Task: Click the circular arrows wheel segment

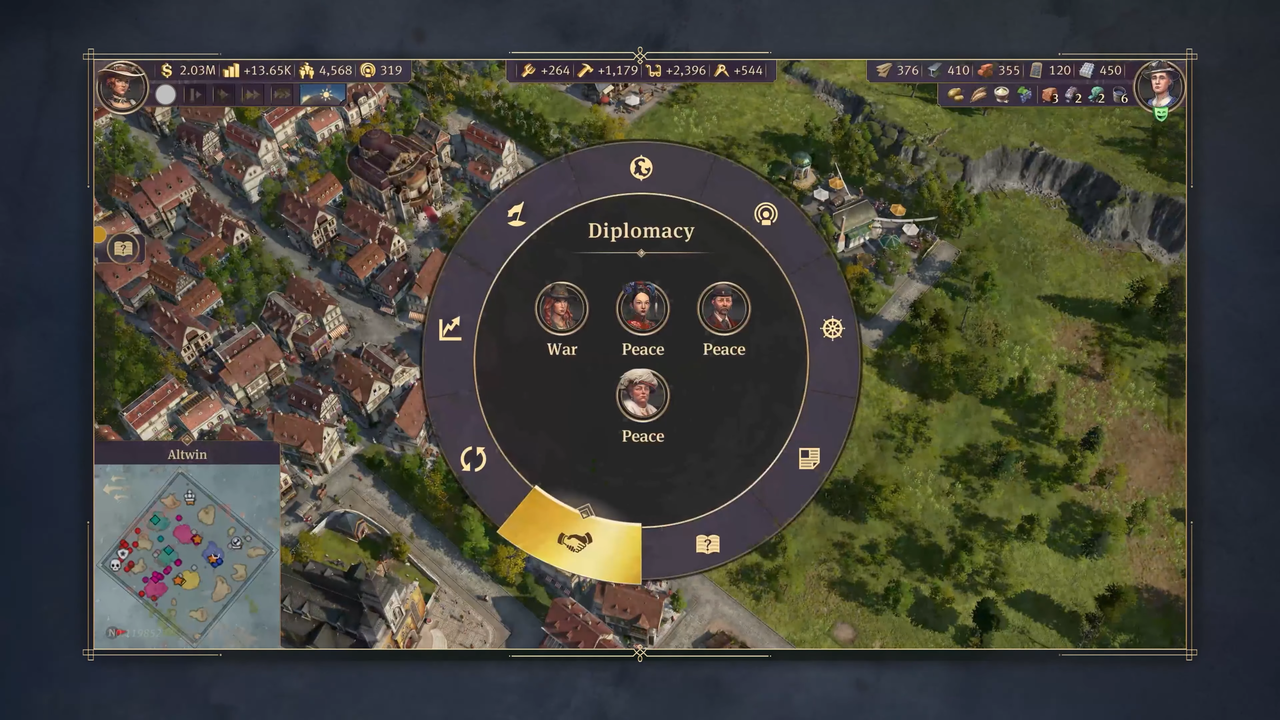Action: point(473,459)
